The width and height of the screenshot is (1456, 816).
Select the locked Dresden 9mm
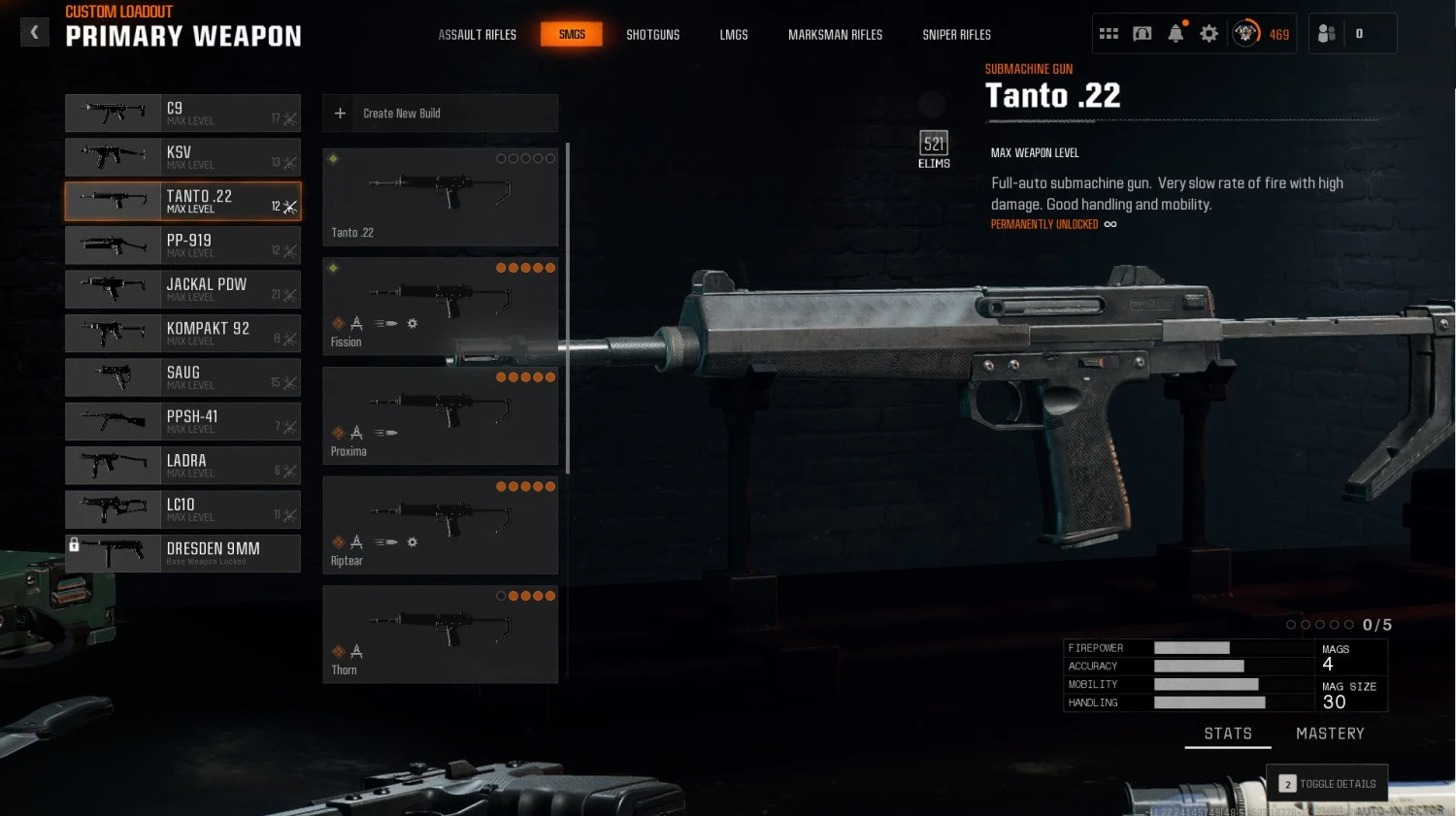[182, 553]
